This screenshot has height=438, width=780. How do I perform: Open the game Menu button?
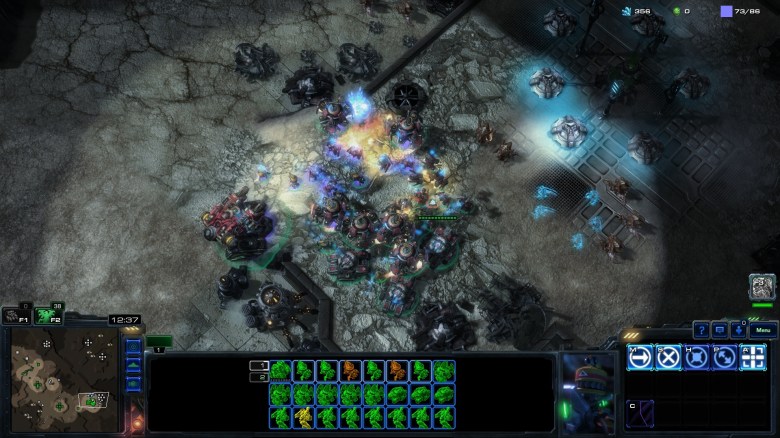pyautogui.click(x=763, y=330)
